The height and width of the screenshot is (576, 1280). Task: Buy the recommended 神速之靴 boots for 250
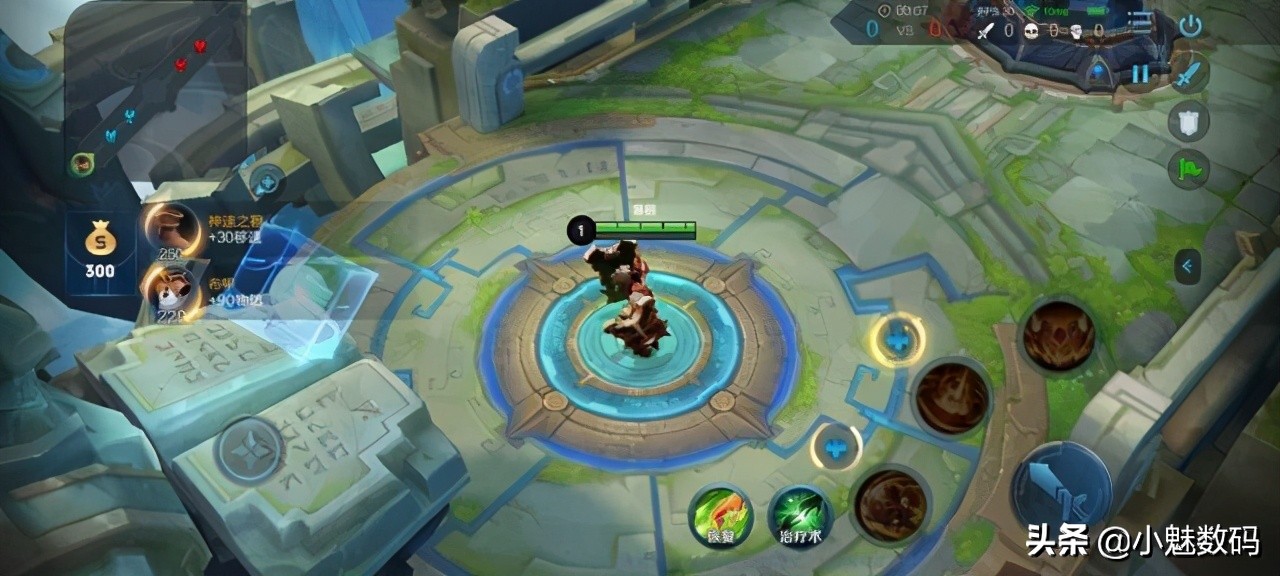(x=172, y=229)
